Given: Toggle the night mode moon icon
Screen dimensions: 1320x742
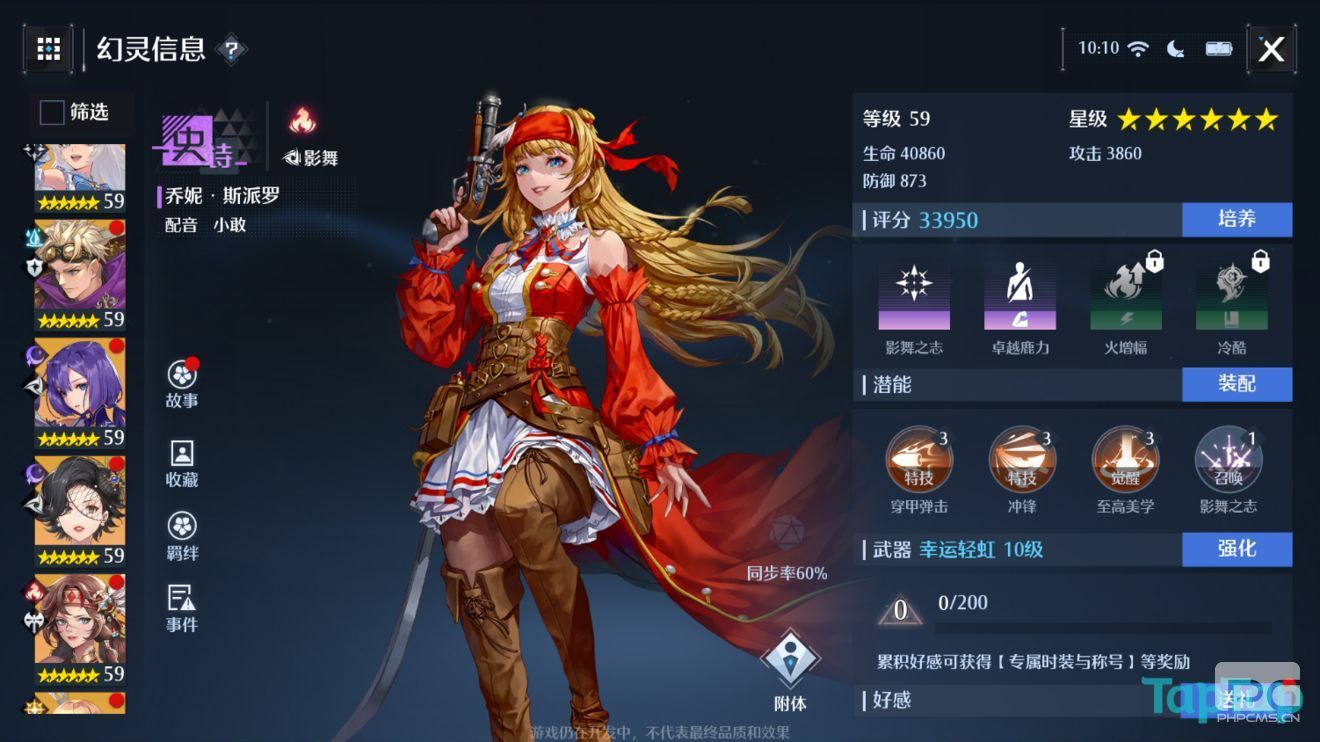Looking at the screenshot, I should click(1177, 47).
